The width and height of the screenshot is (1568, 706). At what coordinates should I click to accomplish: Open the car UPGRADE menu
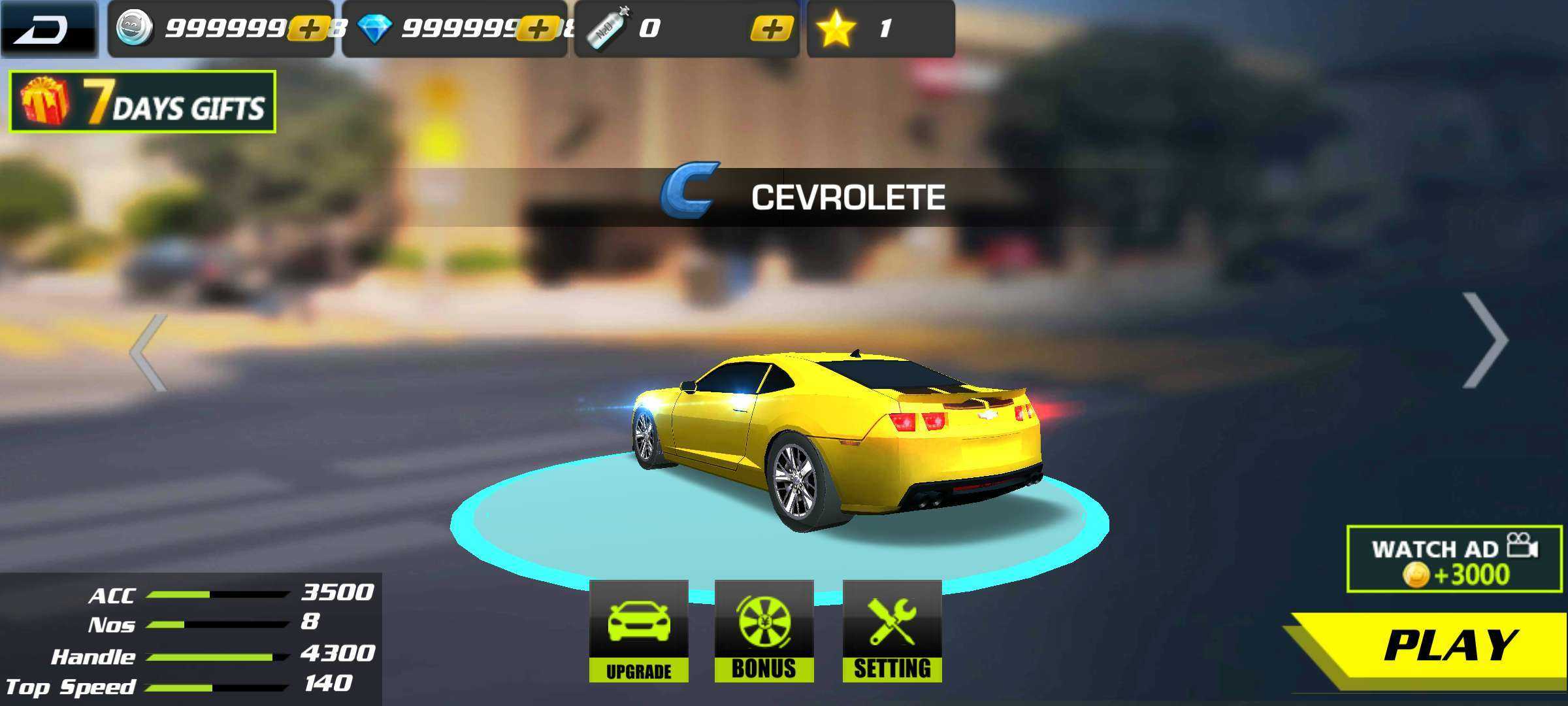[638, 631]
